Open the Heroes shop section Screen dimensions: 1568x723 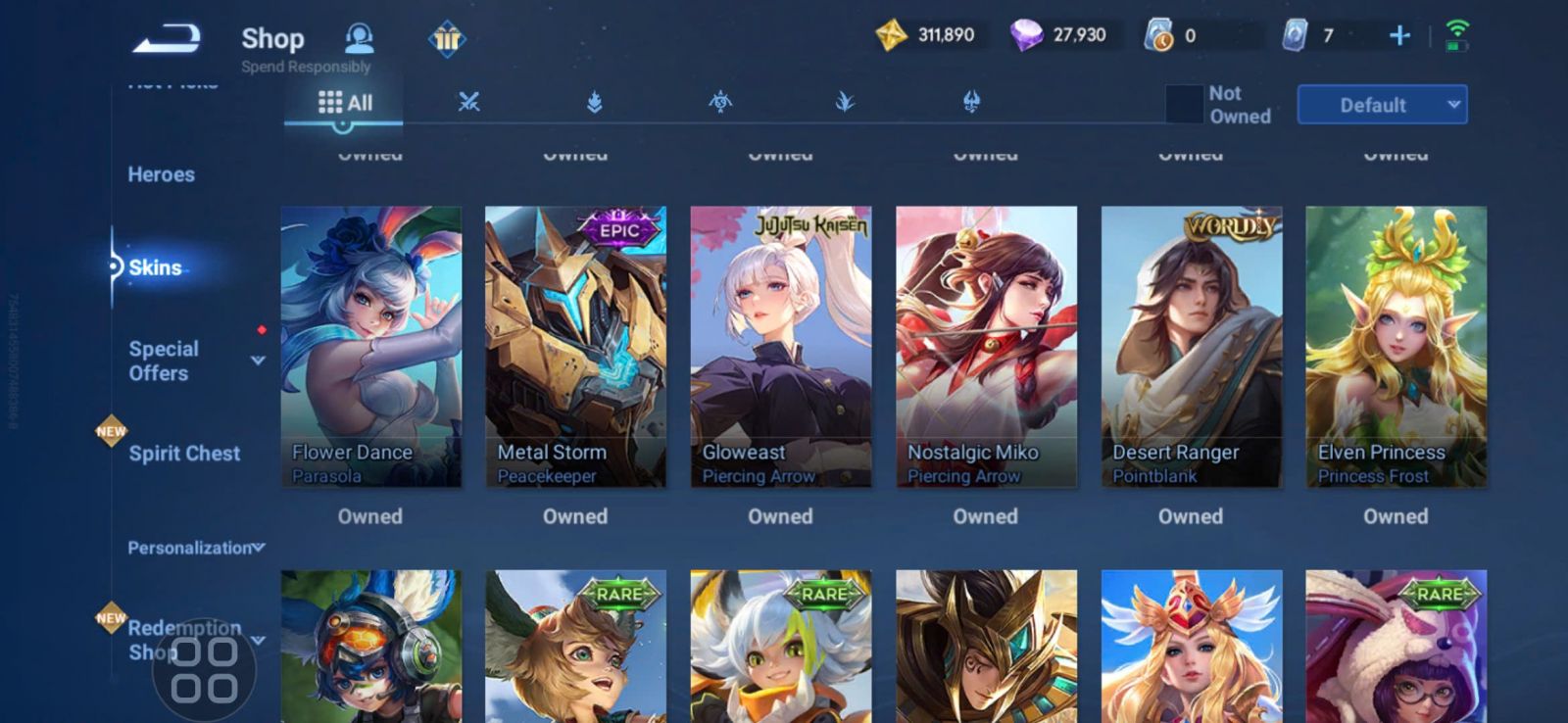click(161, 174)
